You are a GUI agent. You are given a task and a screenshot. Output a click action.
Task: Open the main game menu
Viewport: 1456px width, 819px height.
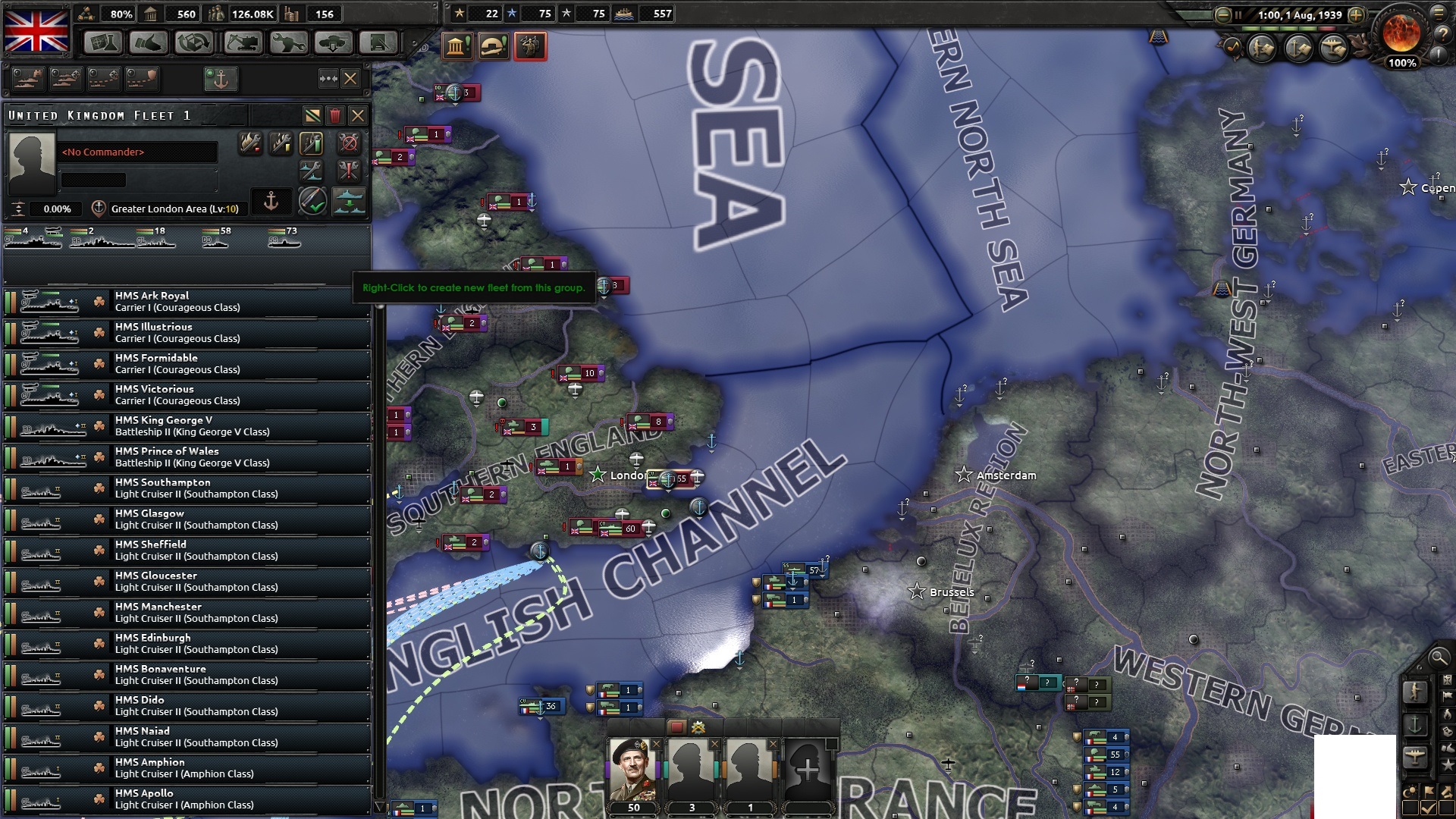pos(1439,13)
